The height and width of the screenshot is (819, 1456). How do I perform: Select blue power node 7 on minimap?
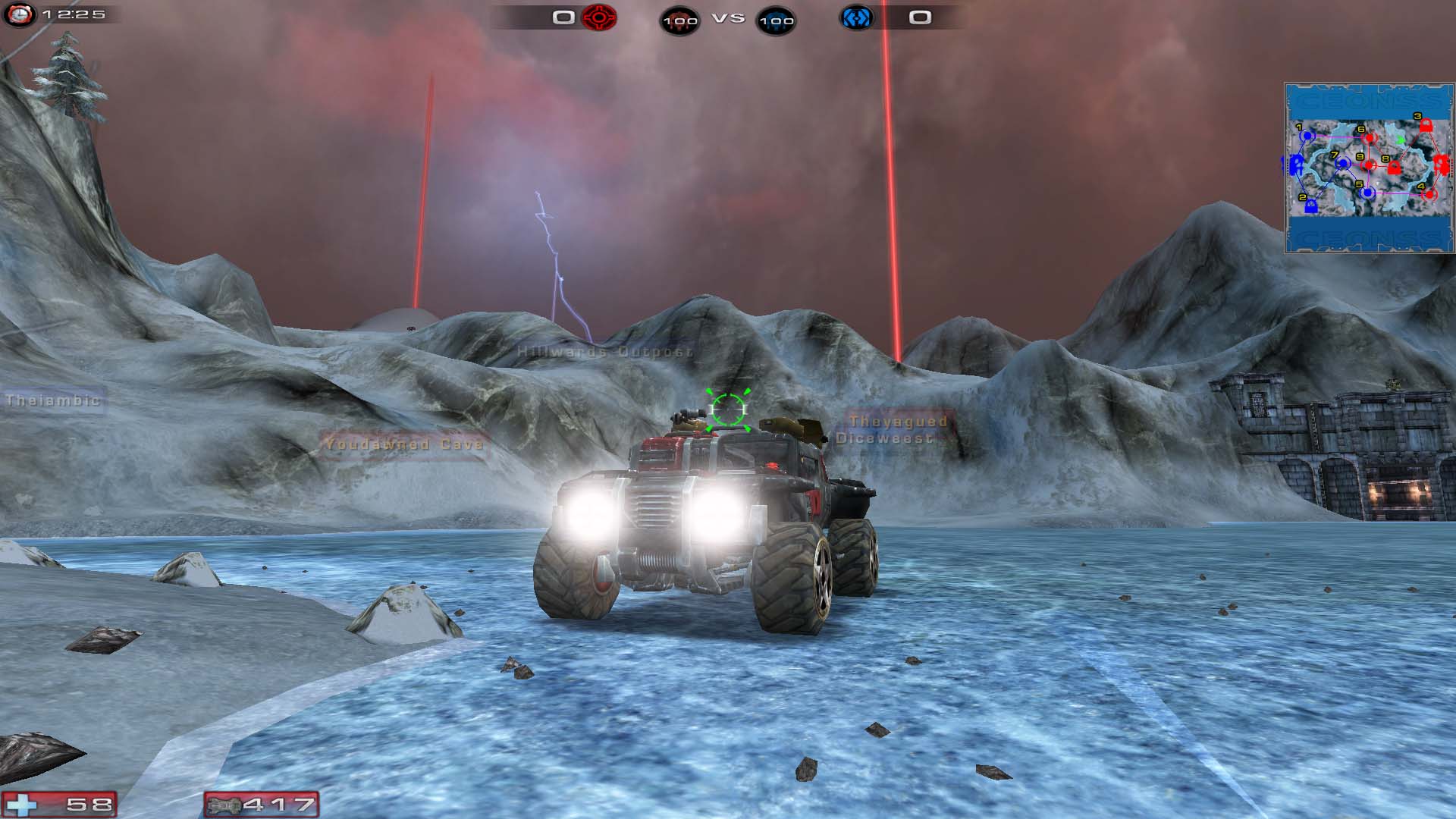click(x=1343, y=163)
